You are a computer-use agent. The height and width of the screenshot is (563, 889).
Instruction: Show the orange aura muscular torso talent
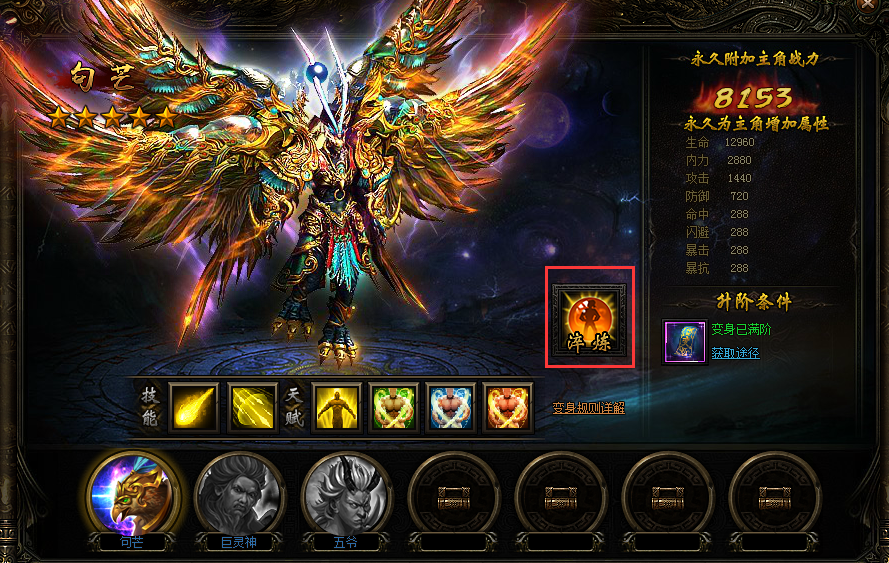click(x=507, y=406)
